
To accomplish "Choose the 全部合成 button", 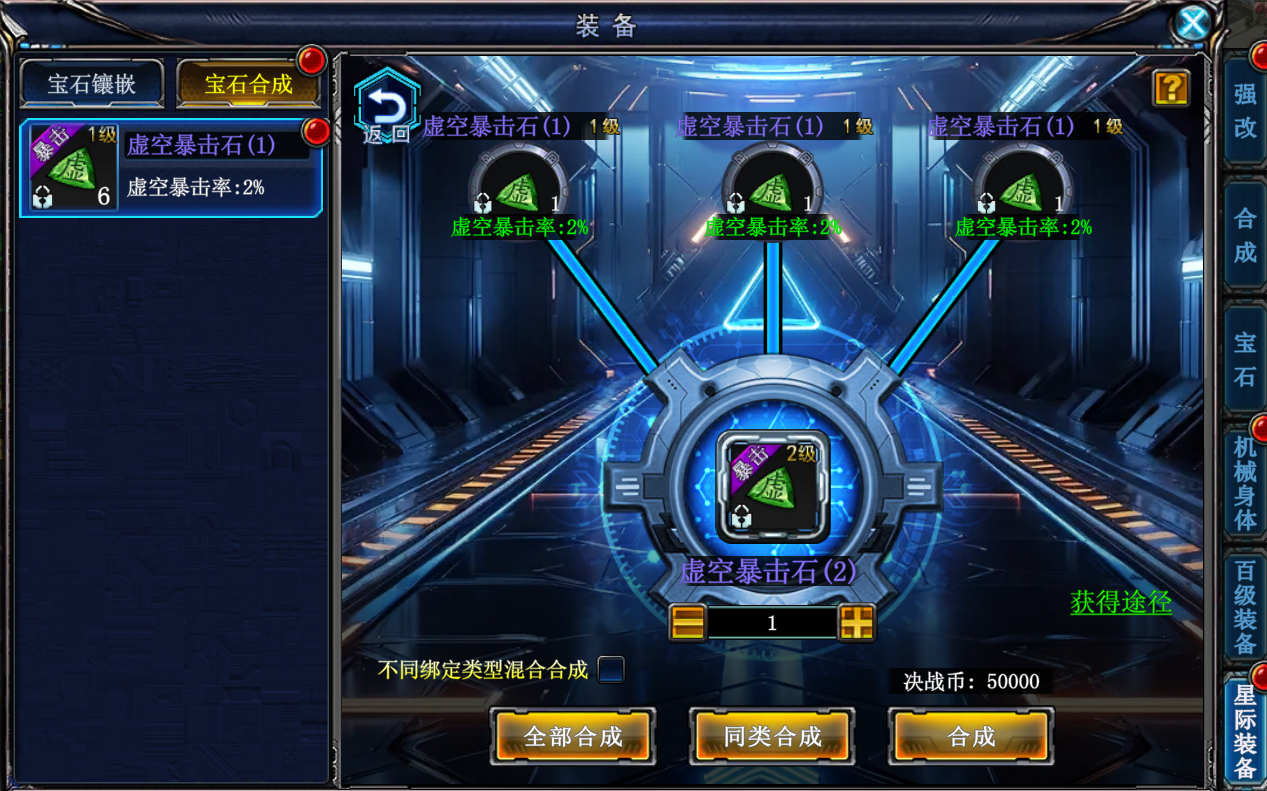I will click(573, 737).
